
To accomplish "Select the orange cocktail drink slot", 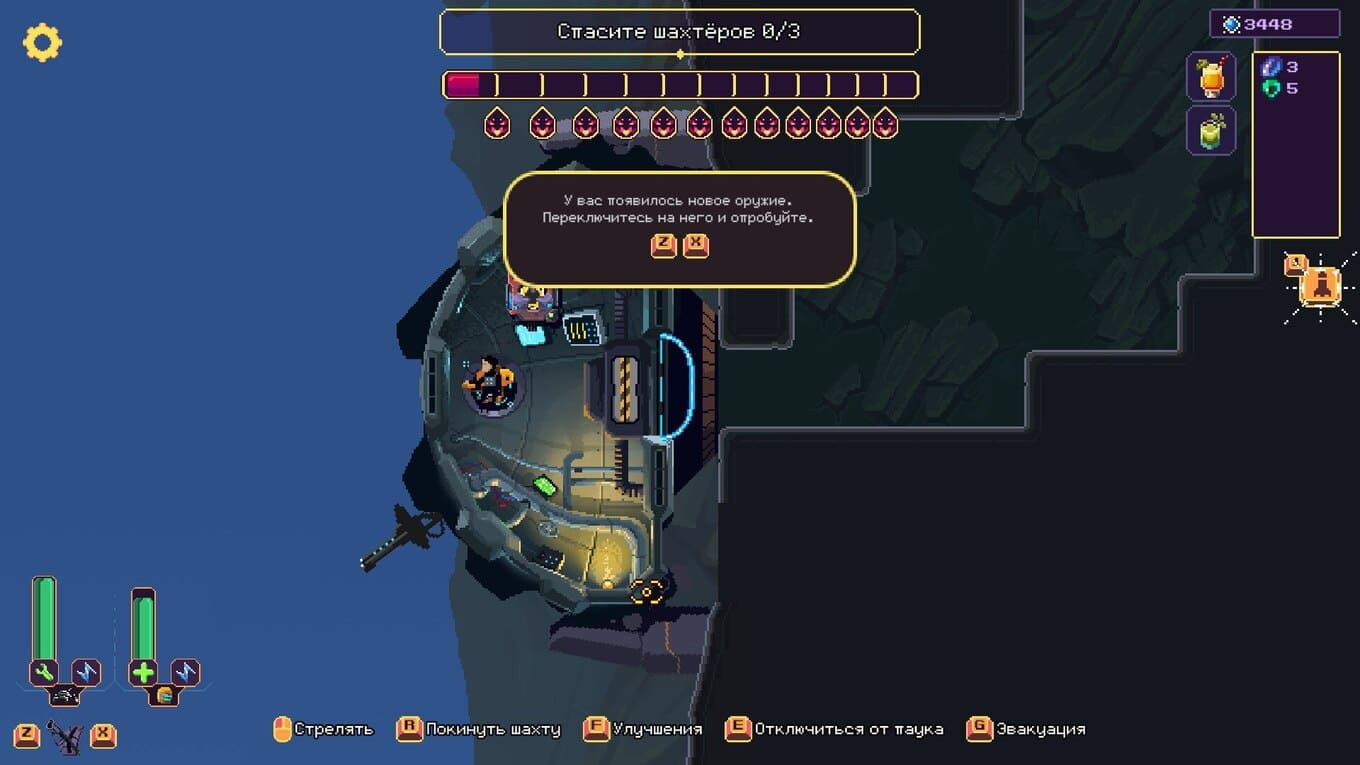I will point(1211,77).
